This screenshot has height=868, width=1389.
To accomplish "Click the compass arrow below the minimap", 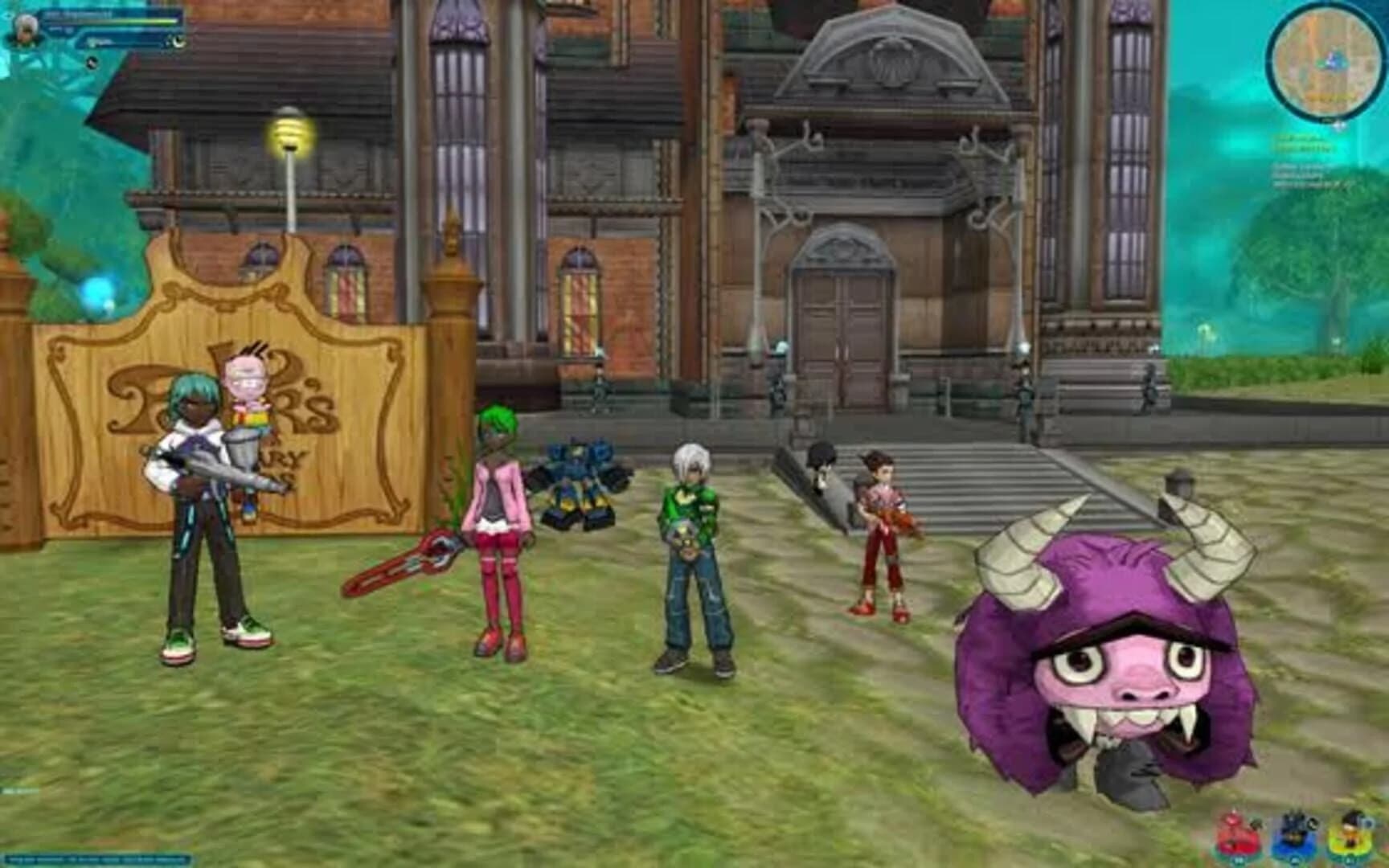I will point(1339,125).
